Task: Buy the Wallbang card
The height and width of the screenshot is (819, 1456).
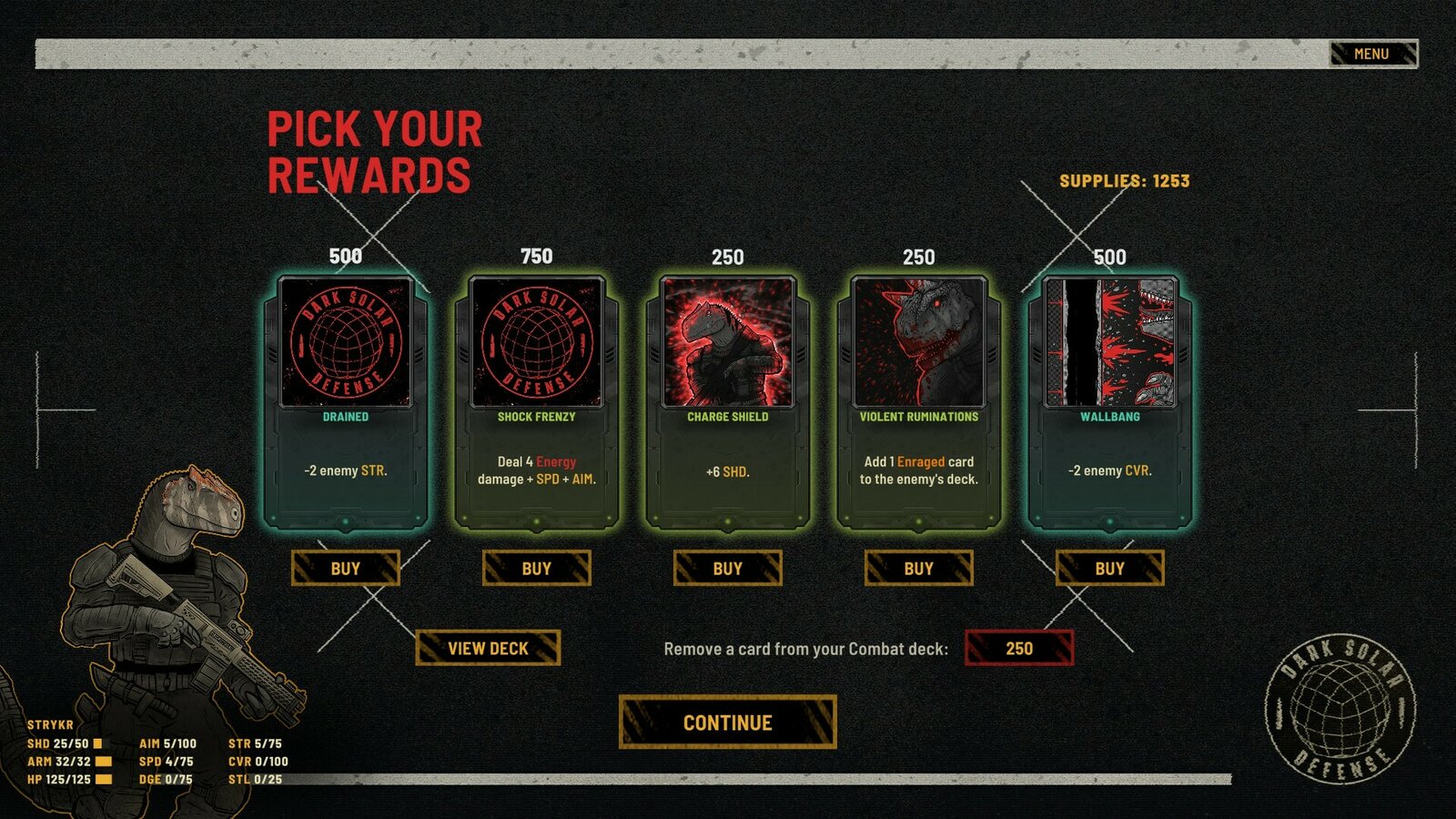Action: (x=1111, y=568)
